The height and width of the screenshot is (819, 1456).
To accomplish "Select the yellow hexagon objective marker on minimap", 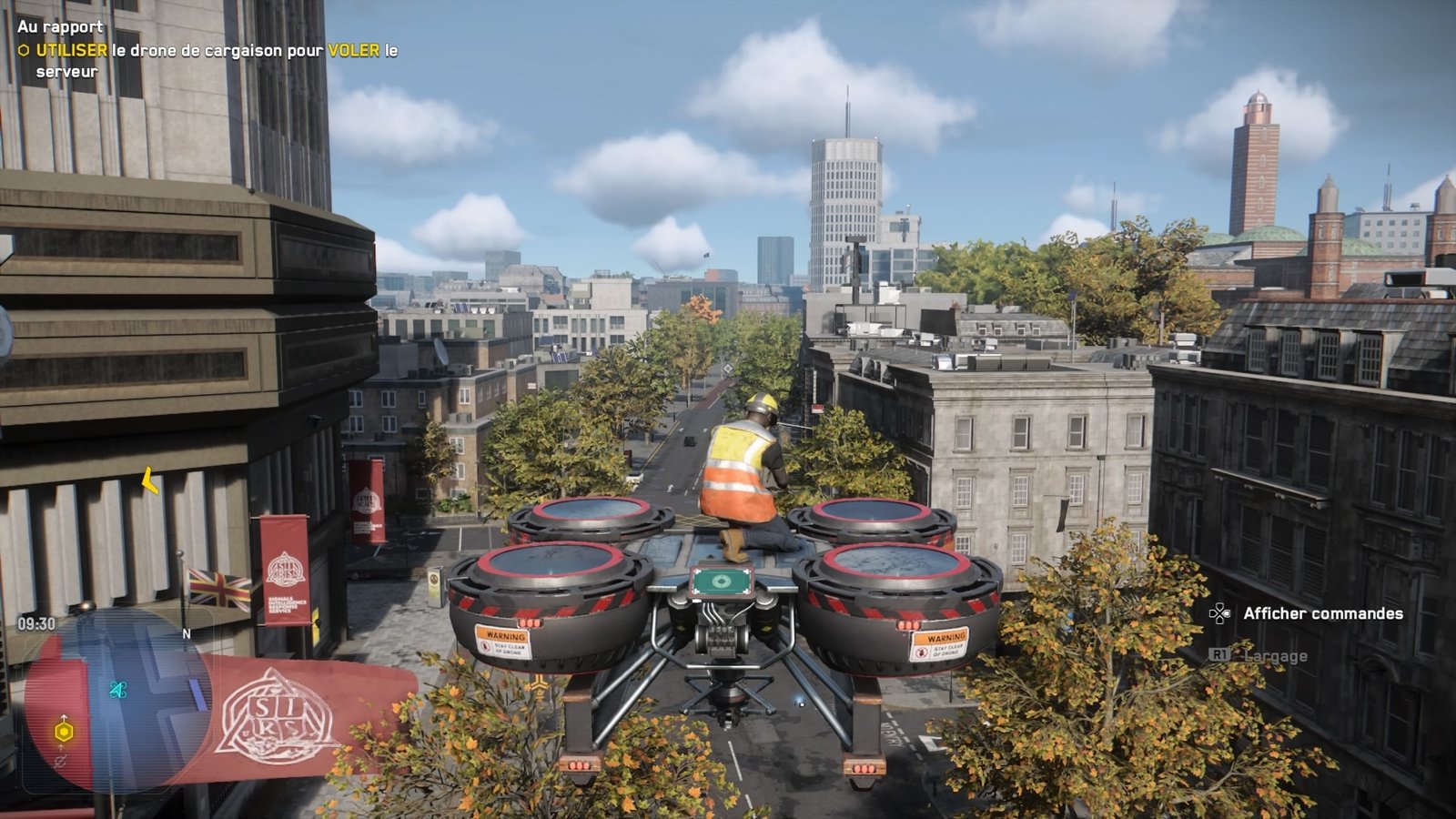I will click(64, 731).
